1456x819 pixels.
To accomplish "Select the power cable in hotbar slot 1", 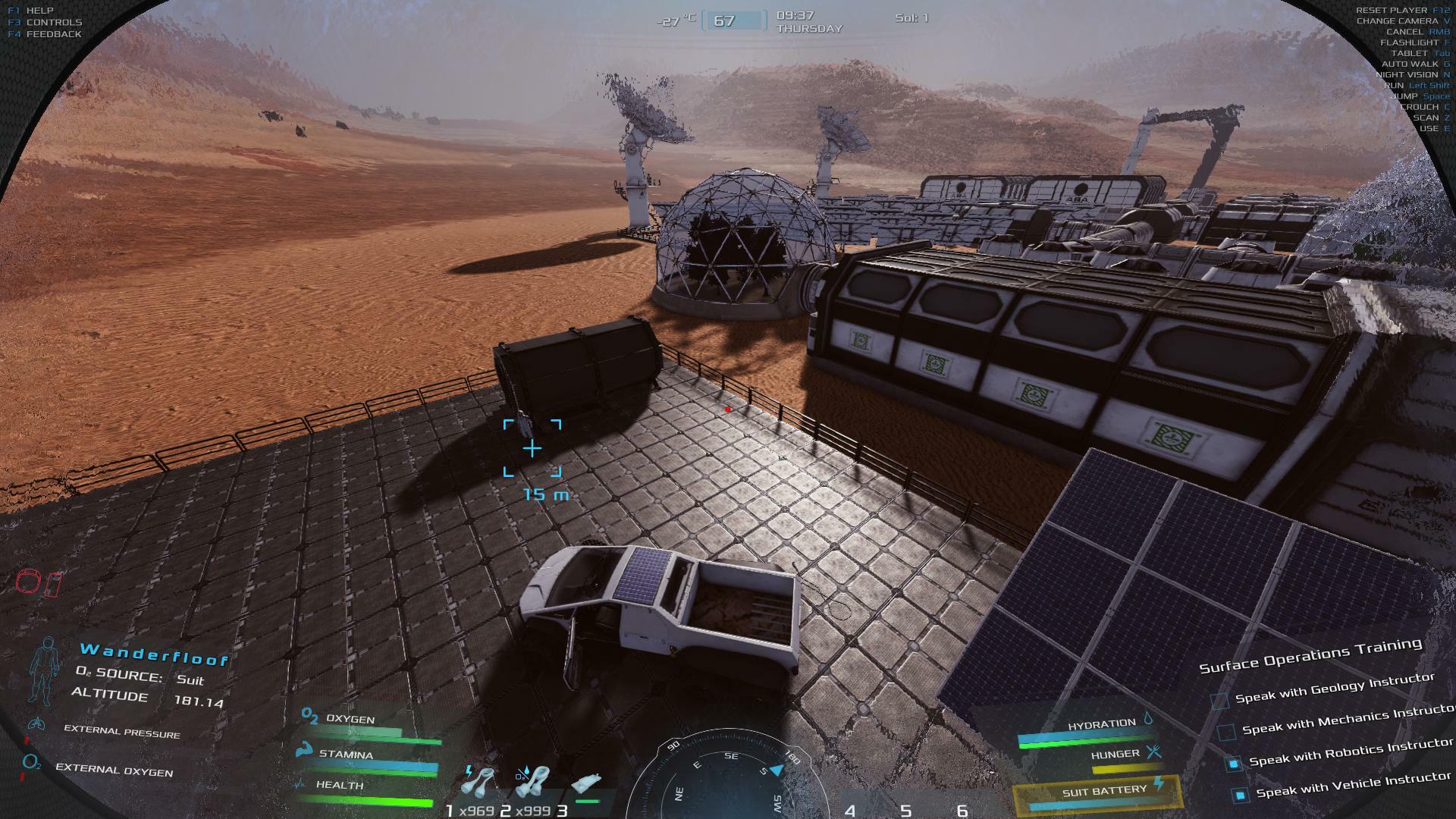I will (x=478, y=783).
